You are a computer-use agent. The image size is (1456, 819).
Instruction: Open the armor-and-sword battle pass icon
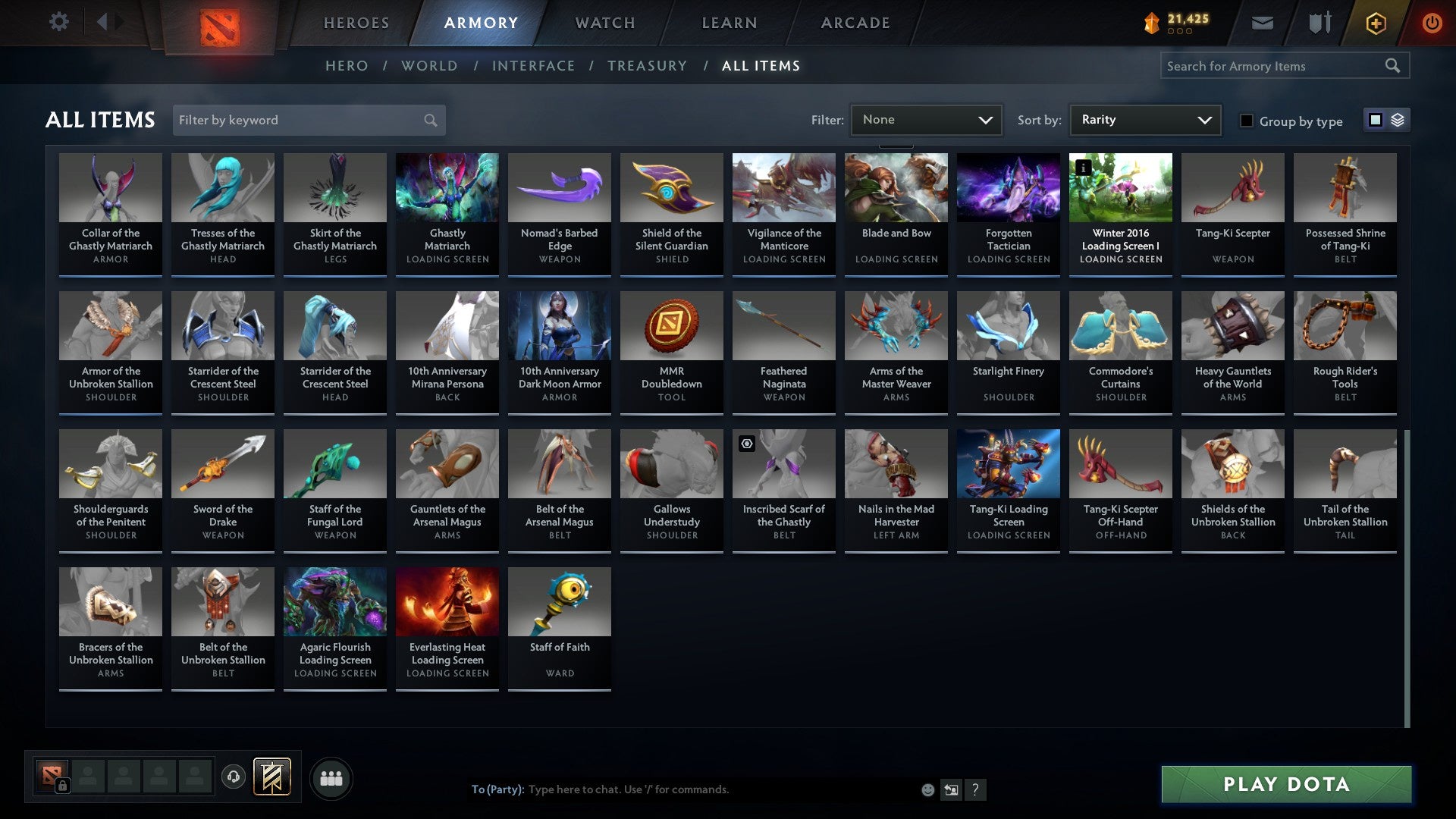(x=1319, y=23)
